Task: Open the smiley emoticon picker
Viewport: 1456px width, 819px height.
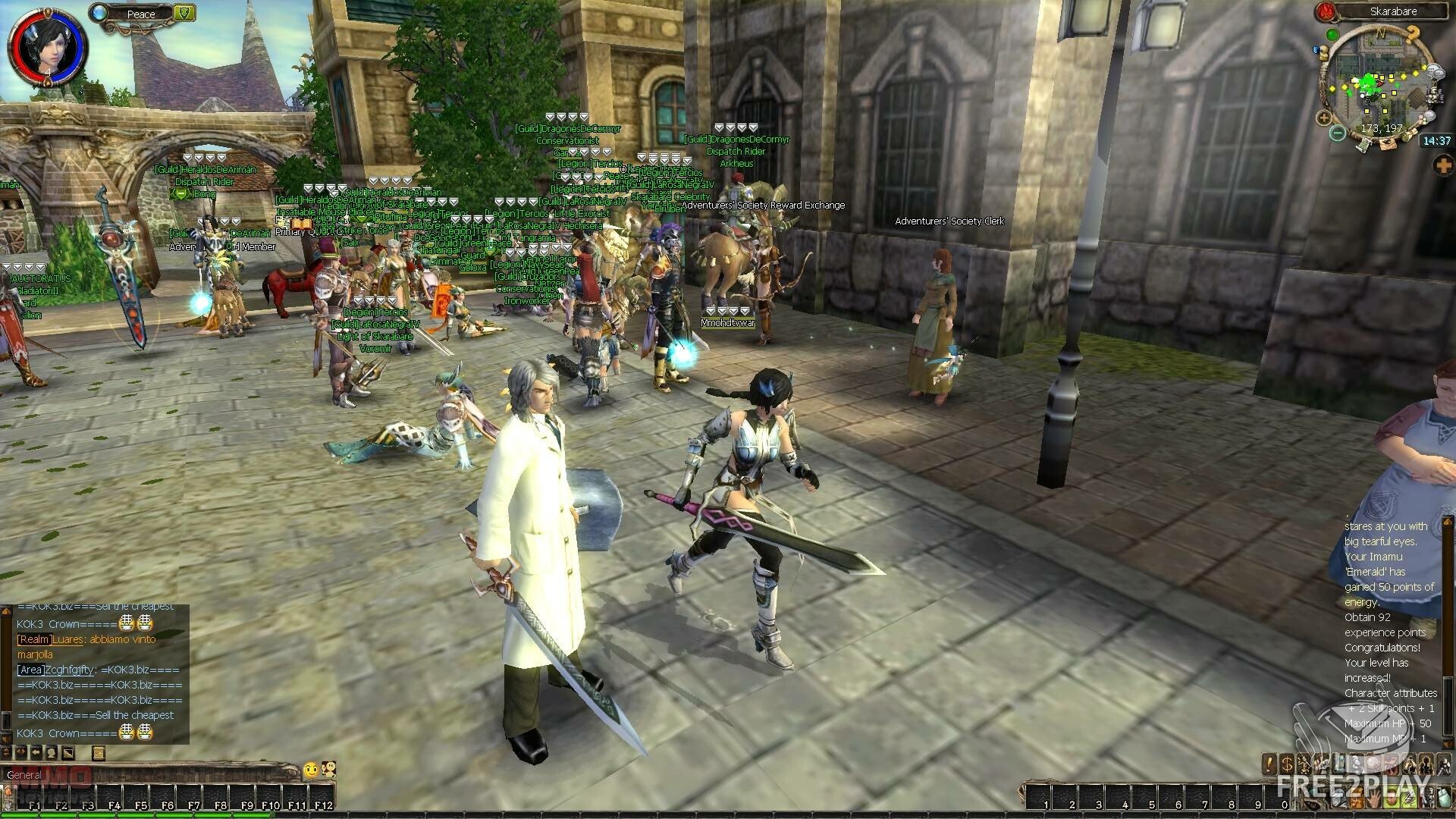Action: (x=310, y=770)
